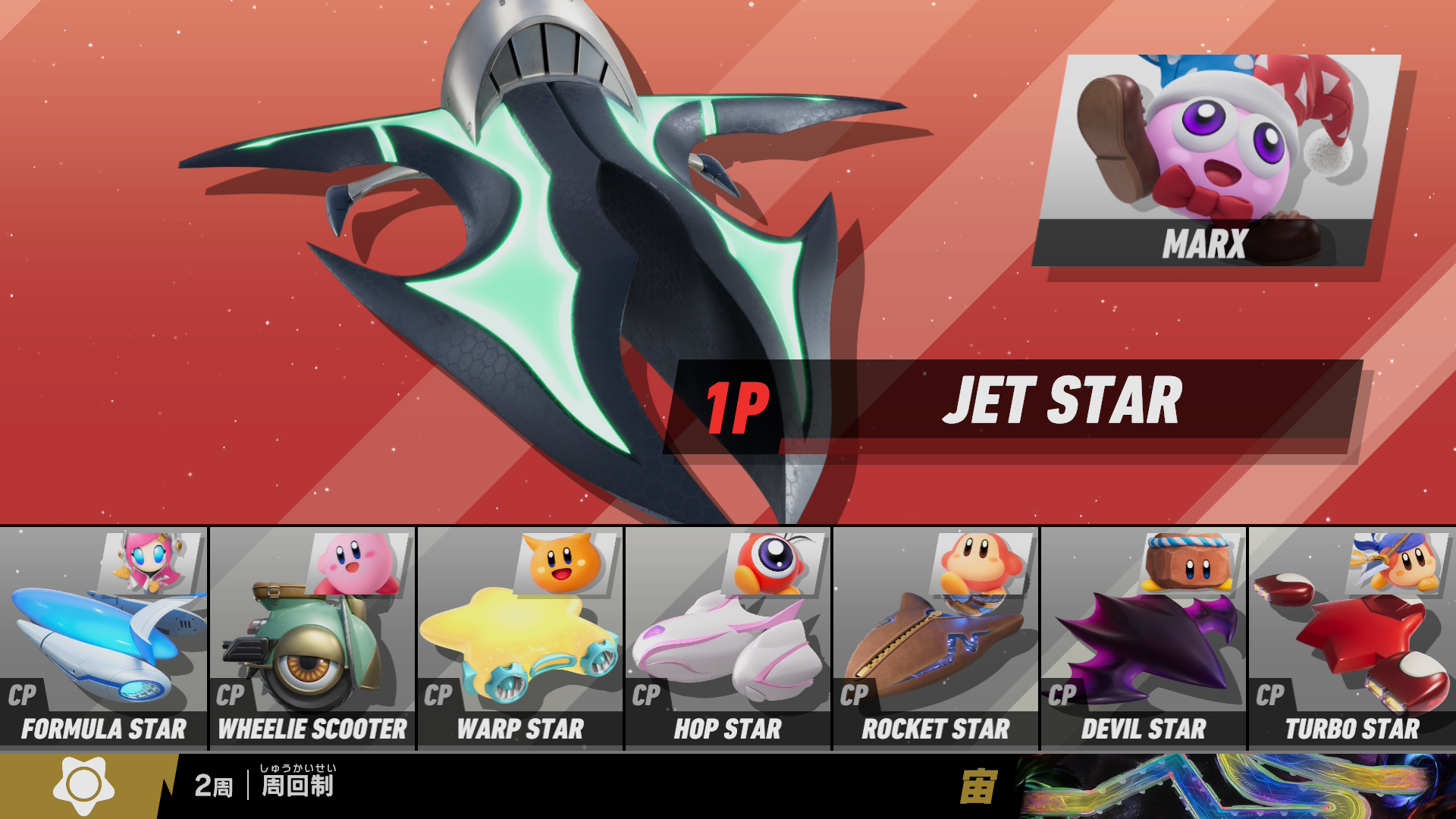Click the gold star emblem icon
Image resolution: width=1456 pixels, height=819 pixels.
tap(83, 786)
